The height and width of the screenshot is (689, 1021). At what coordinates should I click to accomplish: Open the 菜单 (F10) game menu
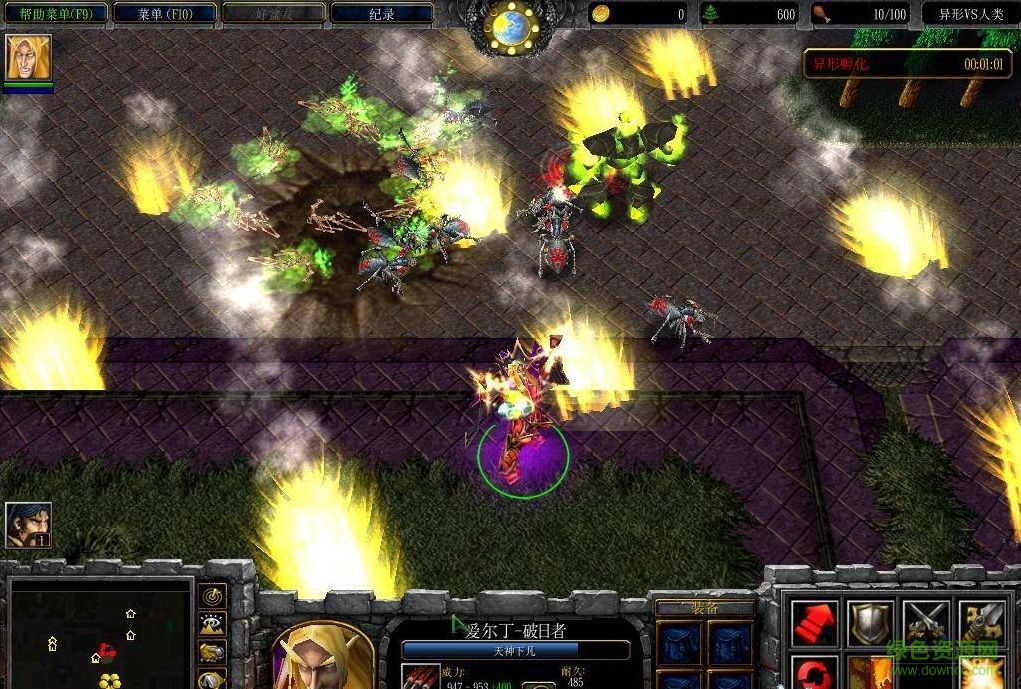tap(164, 13)
